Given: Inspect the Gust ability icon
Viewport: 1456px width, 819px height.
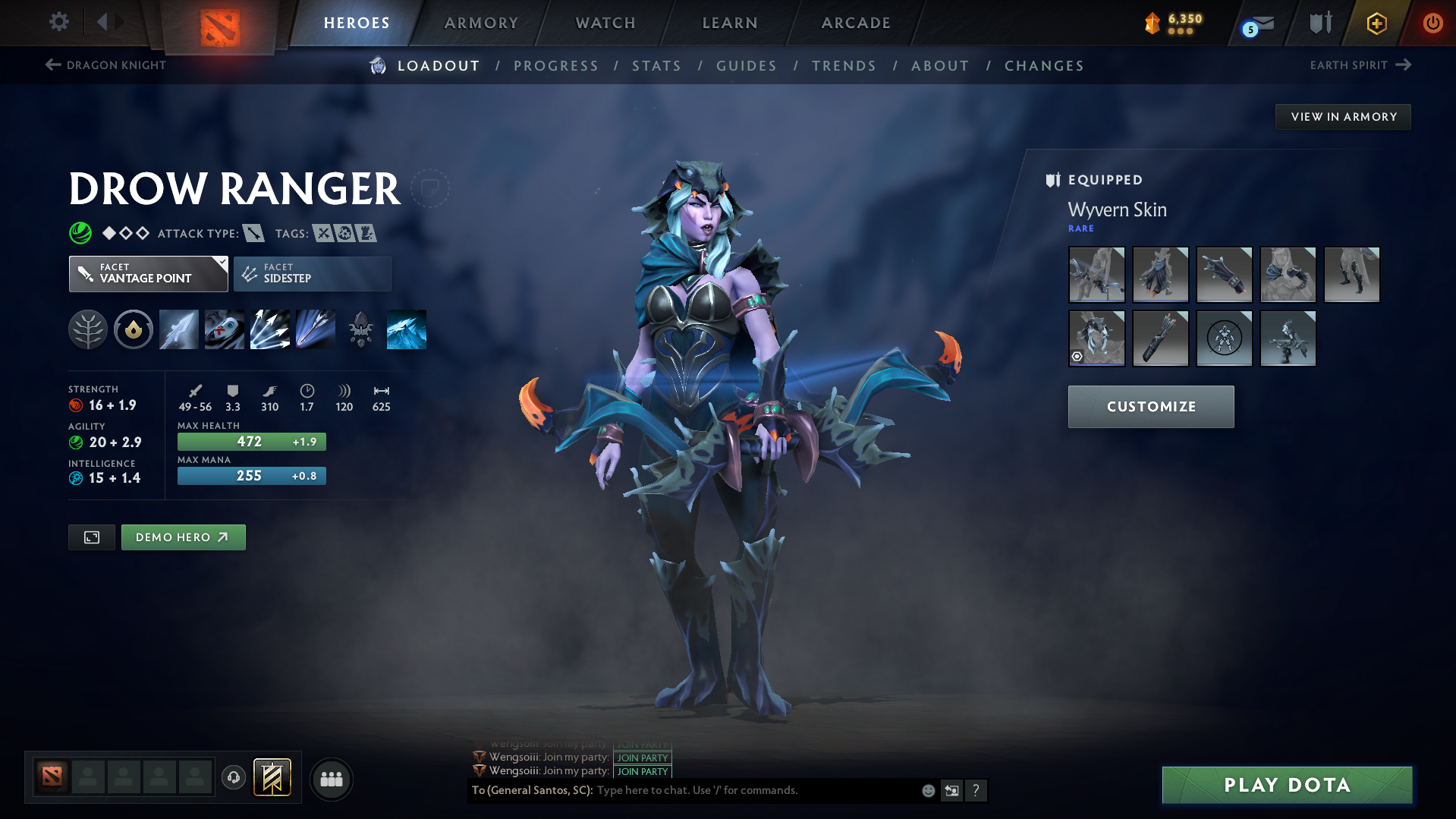Looking at the screenshot, I should 225,329.
